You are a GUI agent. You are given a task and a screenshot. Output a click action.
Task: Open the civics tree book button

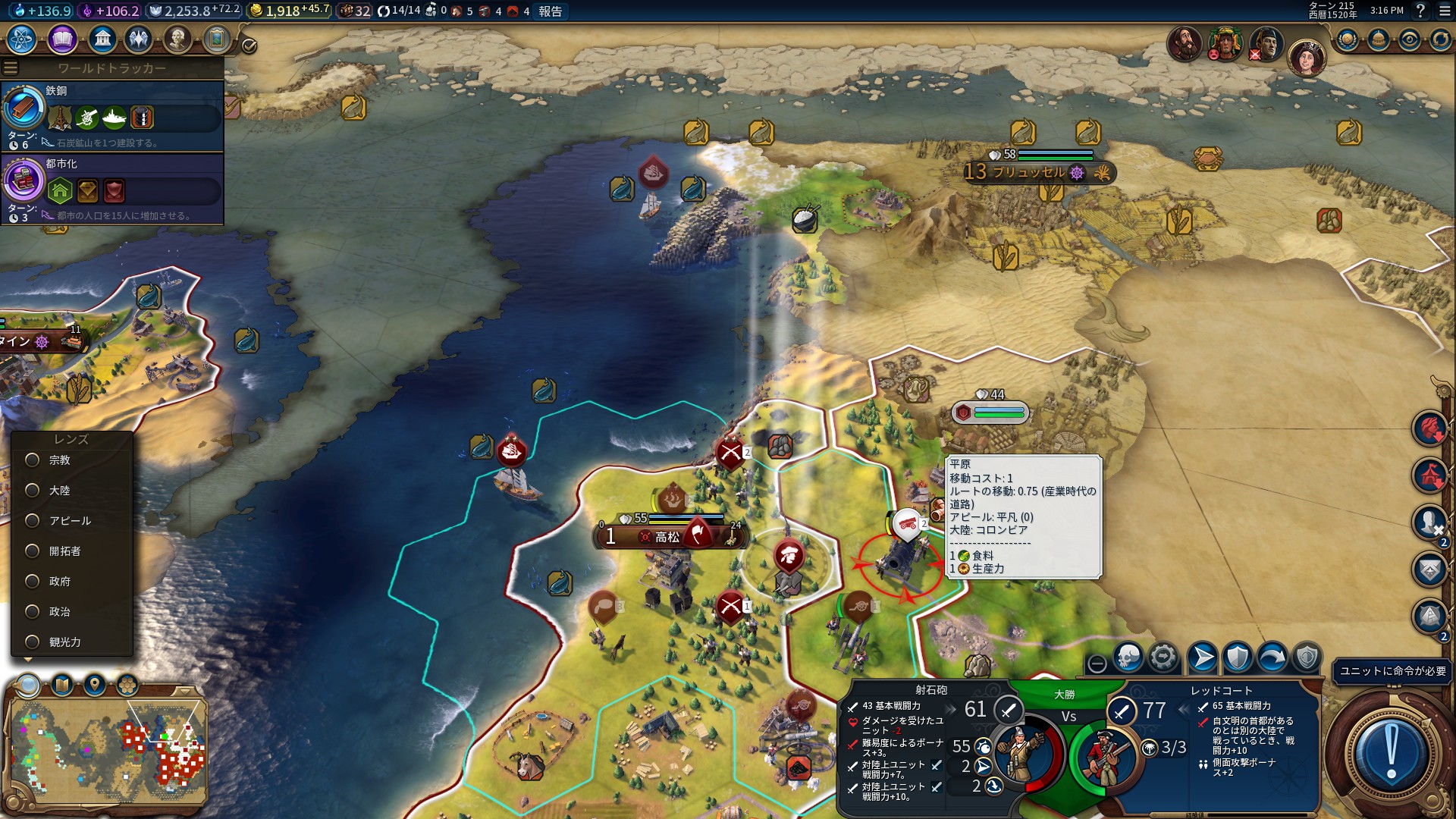62,39
